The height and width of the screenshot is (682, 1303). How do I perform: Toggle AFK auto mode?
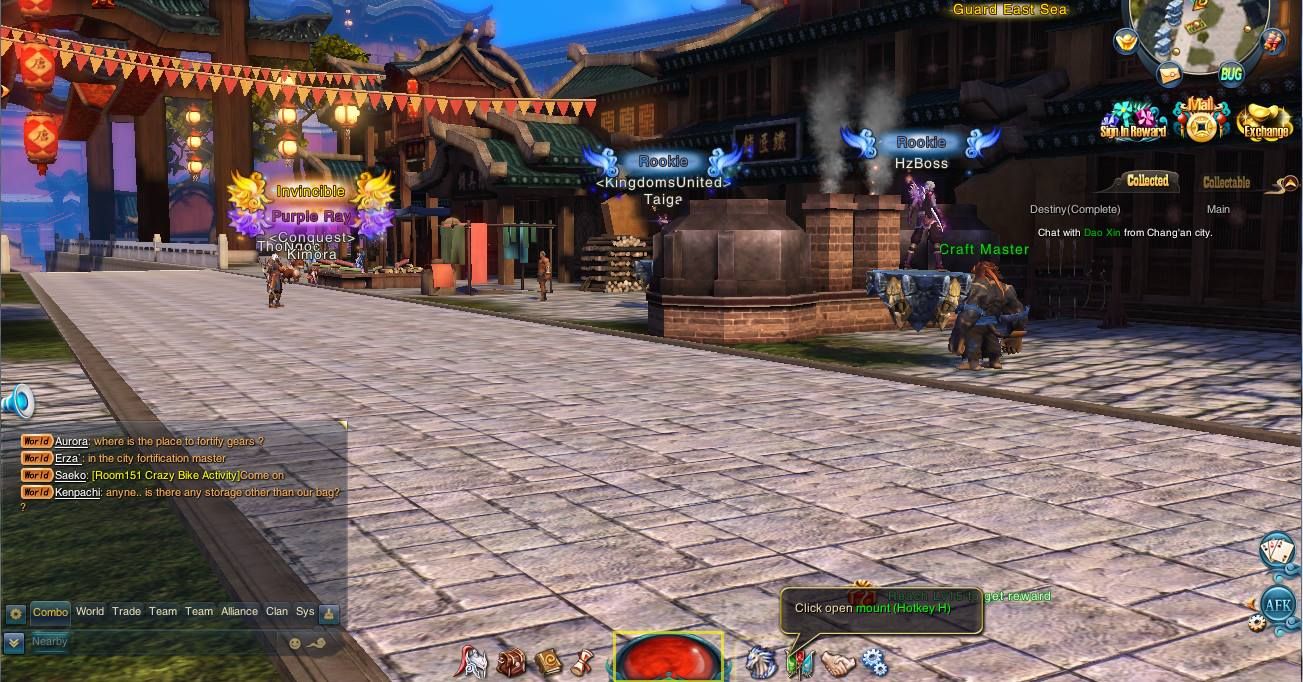point(1278,604)
